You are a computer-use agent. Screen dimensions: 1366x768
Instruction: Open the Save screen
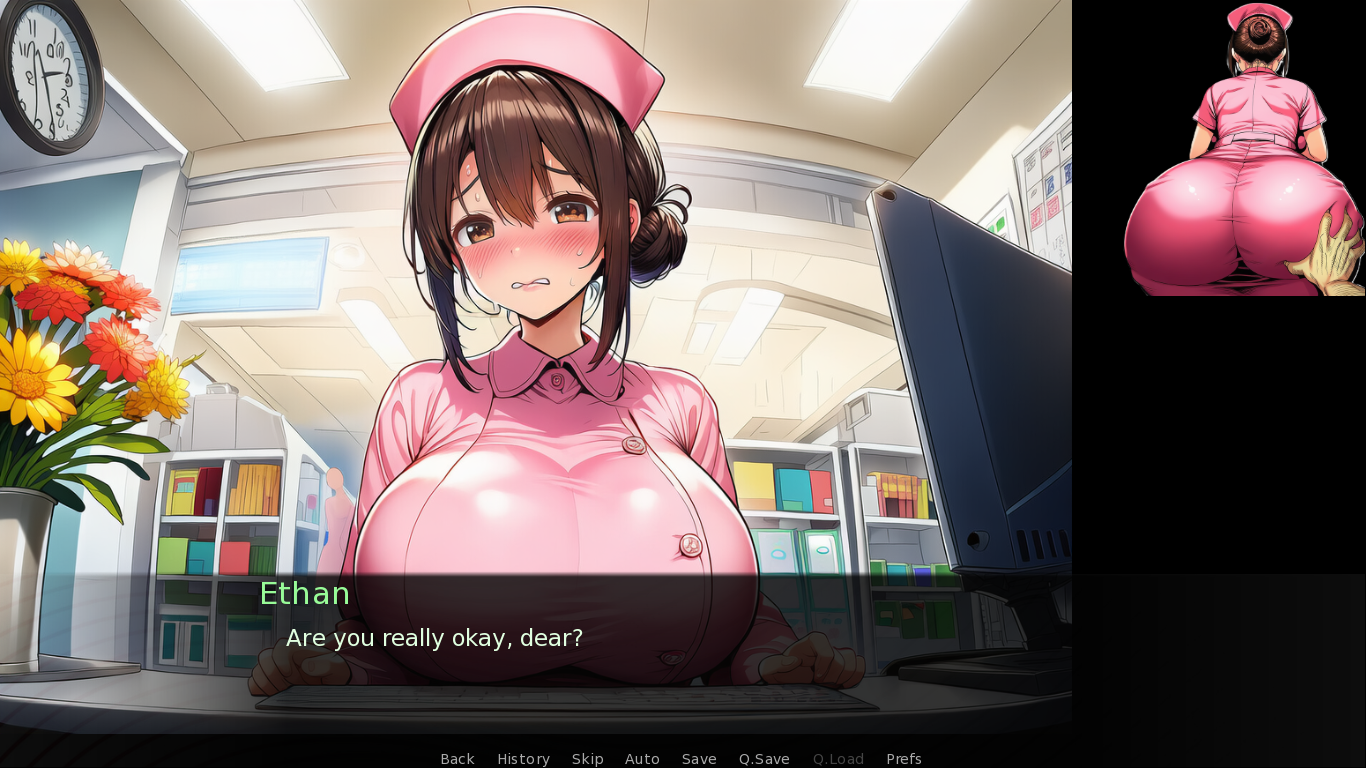tap(698, 759)
